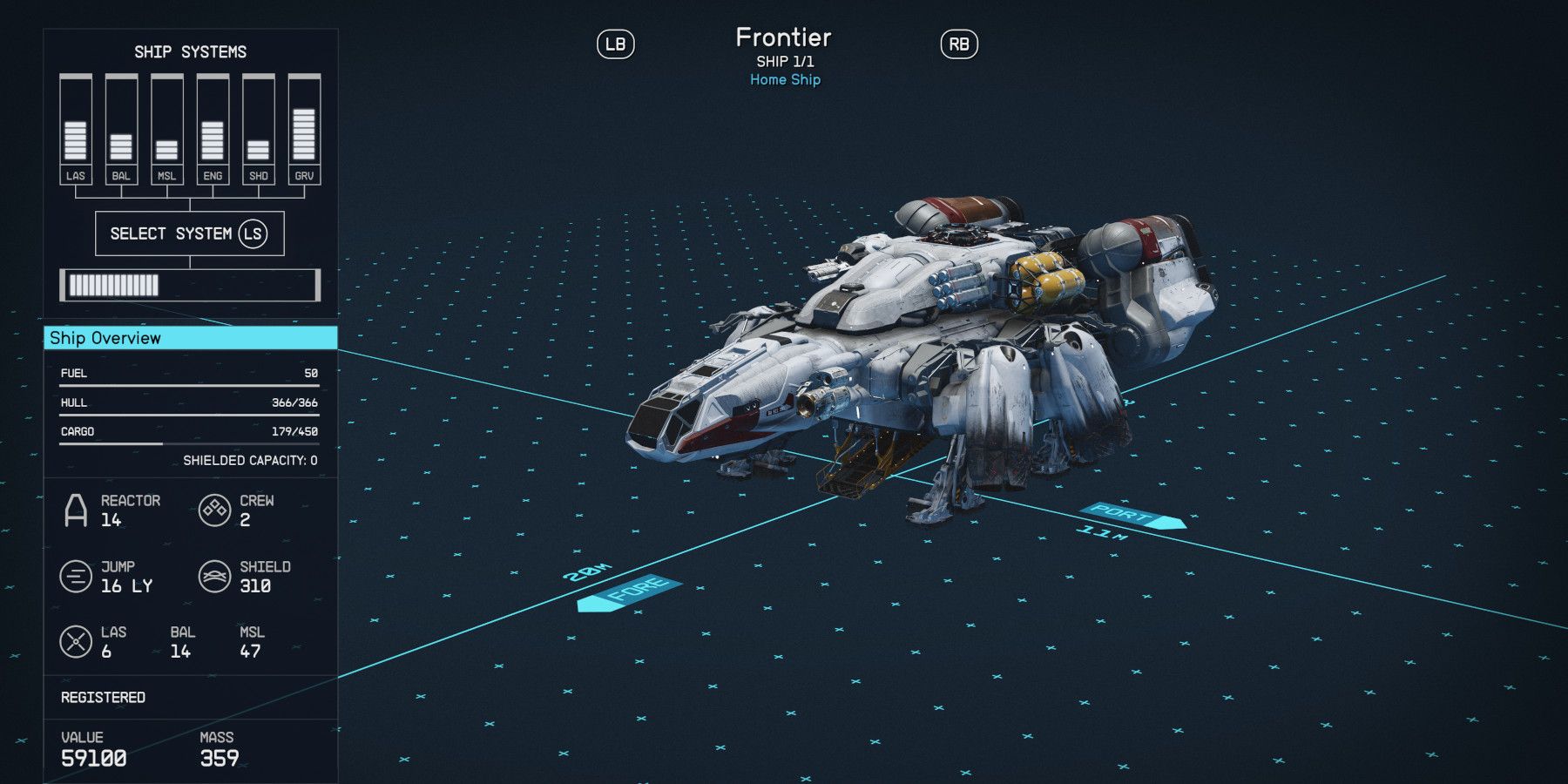Image resolution: width=1568 pixels, height=784 pixels.
Task: Select the Home Ship label under Frontier
Action: point(784,79)
